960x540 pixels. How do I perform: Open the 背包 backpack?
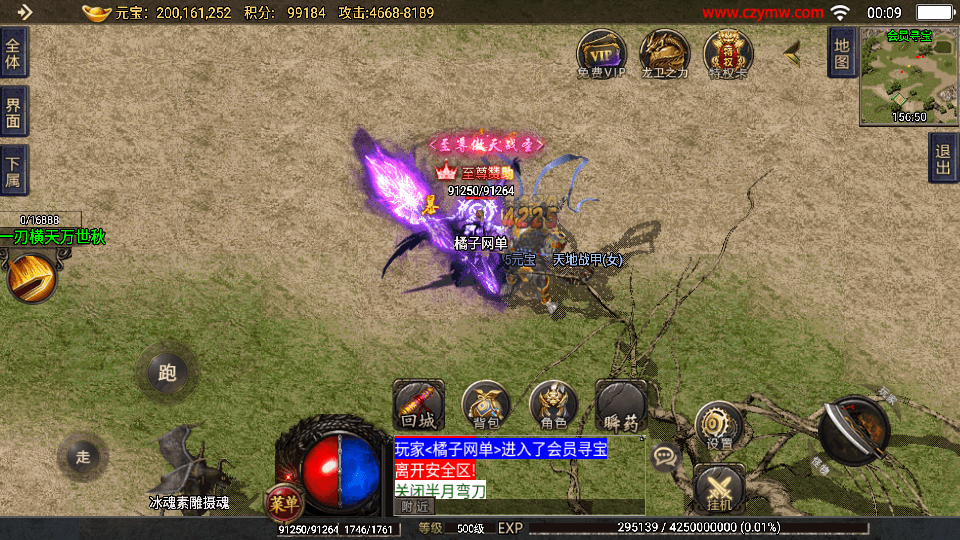[x=486, y=405]
